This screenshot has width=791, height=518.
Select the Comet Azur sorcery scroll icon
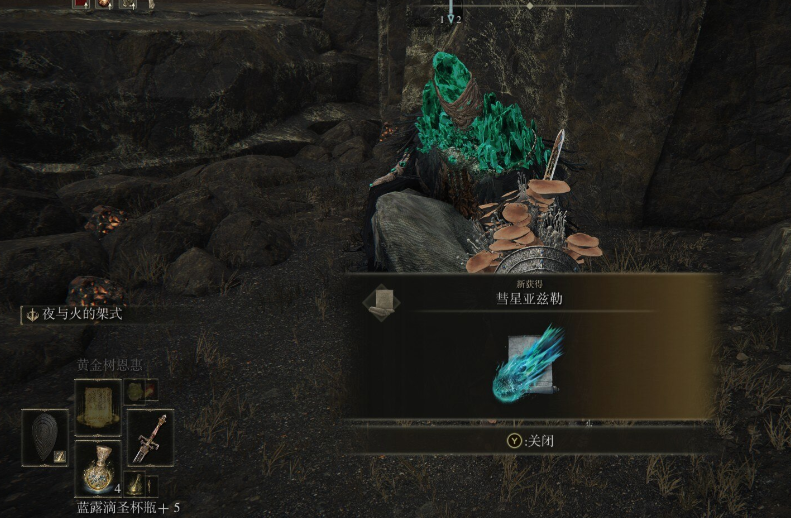point(529,362)
